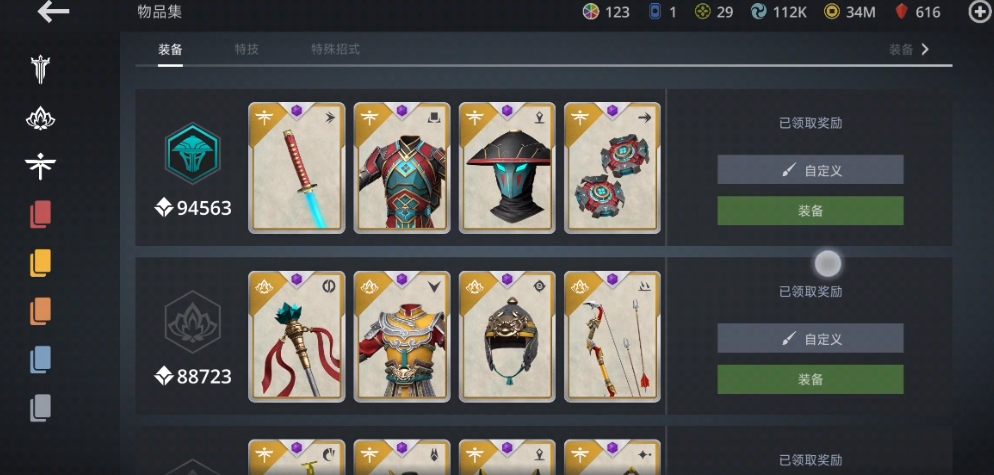Select the blue-bladed katana card
Screen dimensions: 994x475
[296, 168]
